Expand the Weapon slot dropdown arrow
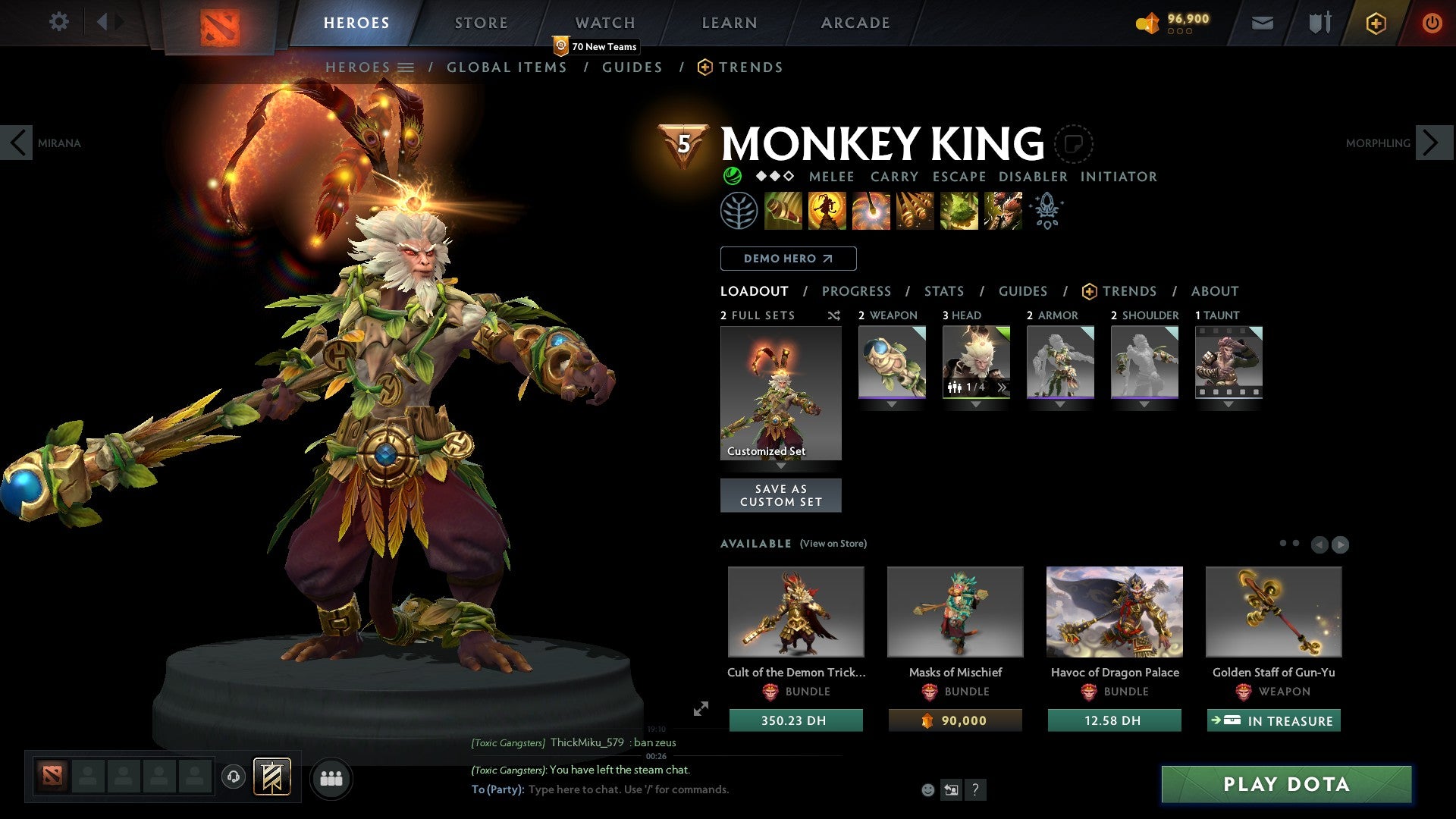The width and height of the screenshot is (1456, 819). point(892,405)
